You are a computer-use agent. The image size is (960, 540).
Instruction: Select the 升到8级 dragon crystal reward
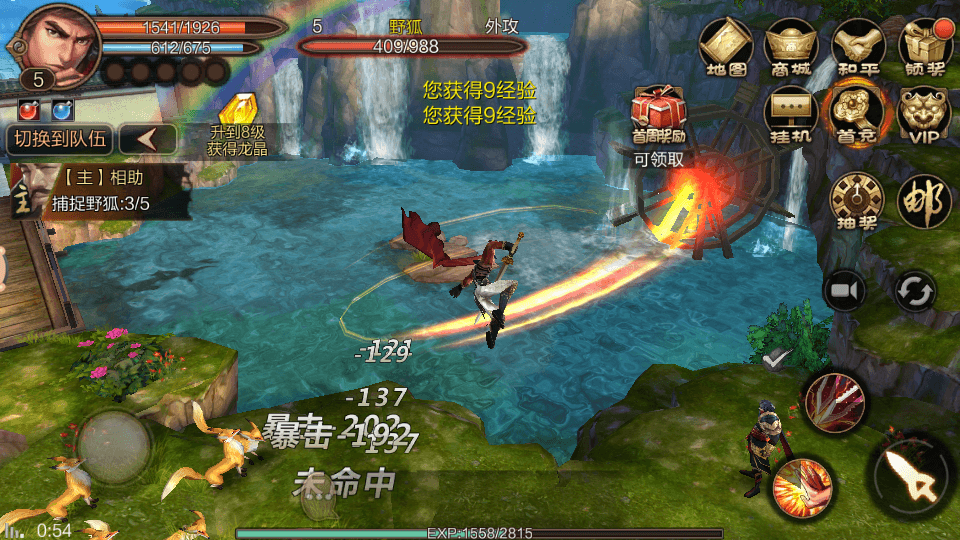tap(239, 127)
